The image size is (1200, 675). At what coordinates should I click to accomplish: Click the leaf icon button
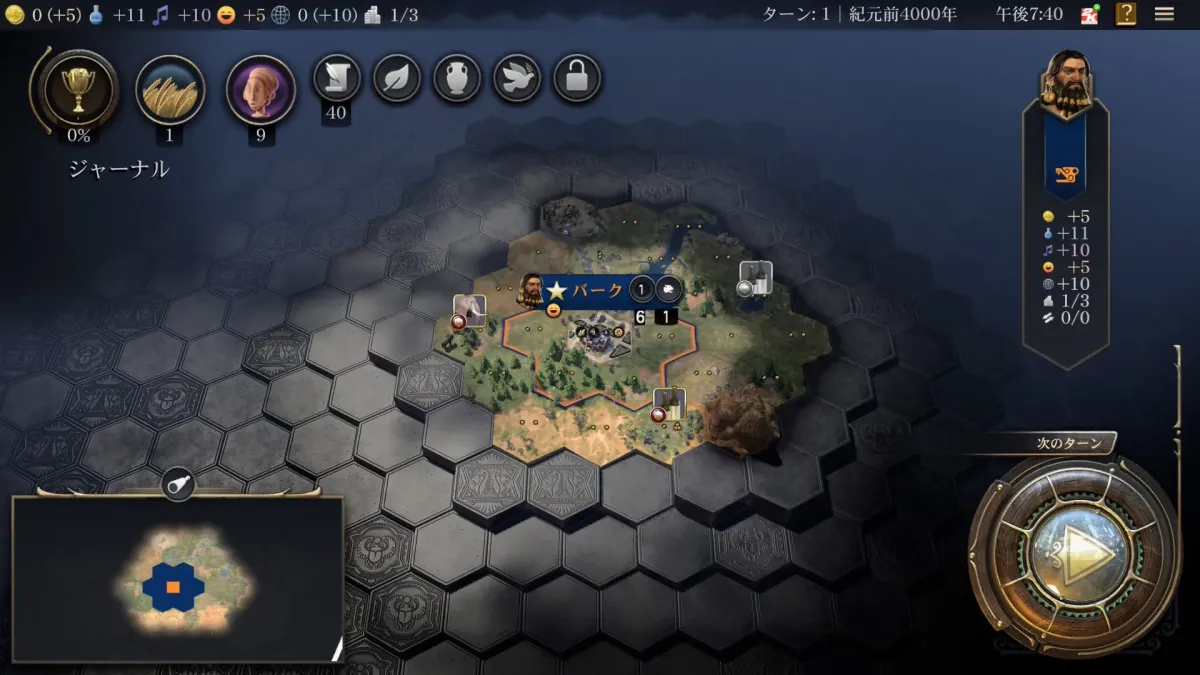pos(397,77)
